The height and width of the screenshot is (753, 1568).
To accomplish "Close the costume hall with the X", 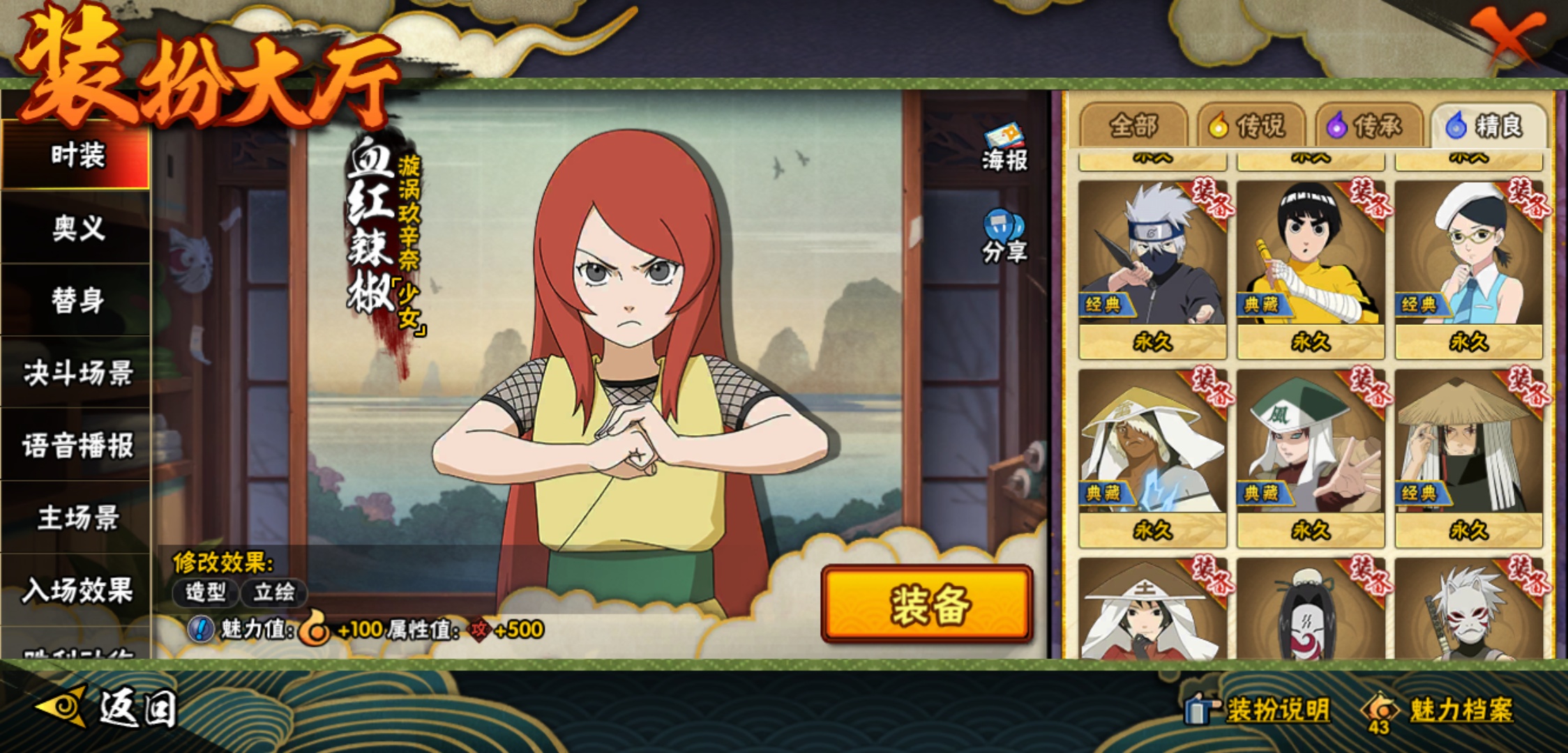I will (1507, 35).
